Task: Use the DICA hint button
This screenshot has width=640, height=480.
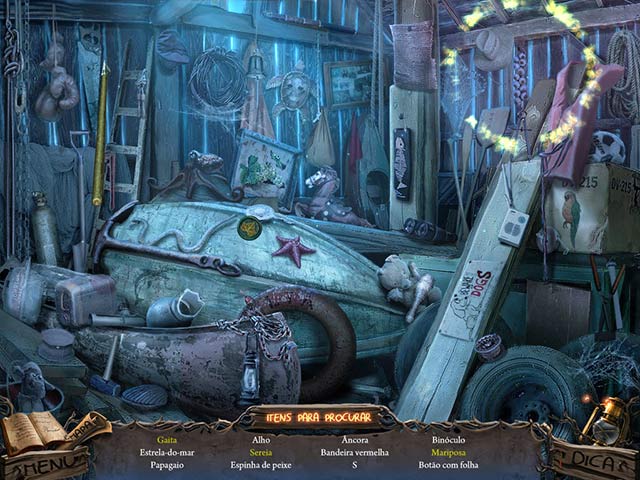Action: coord(596,462)
